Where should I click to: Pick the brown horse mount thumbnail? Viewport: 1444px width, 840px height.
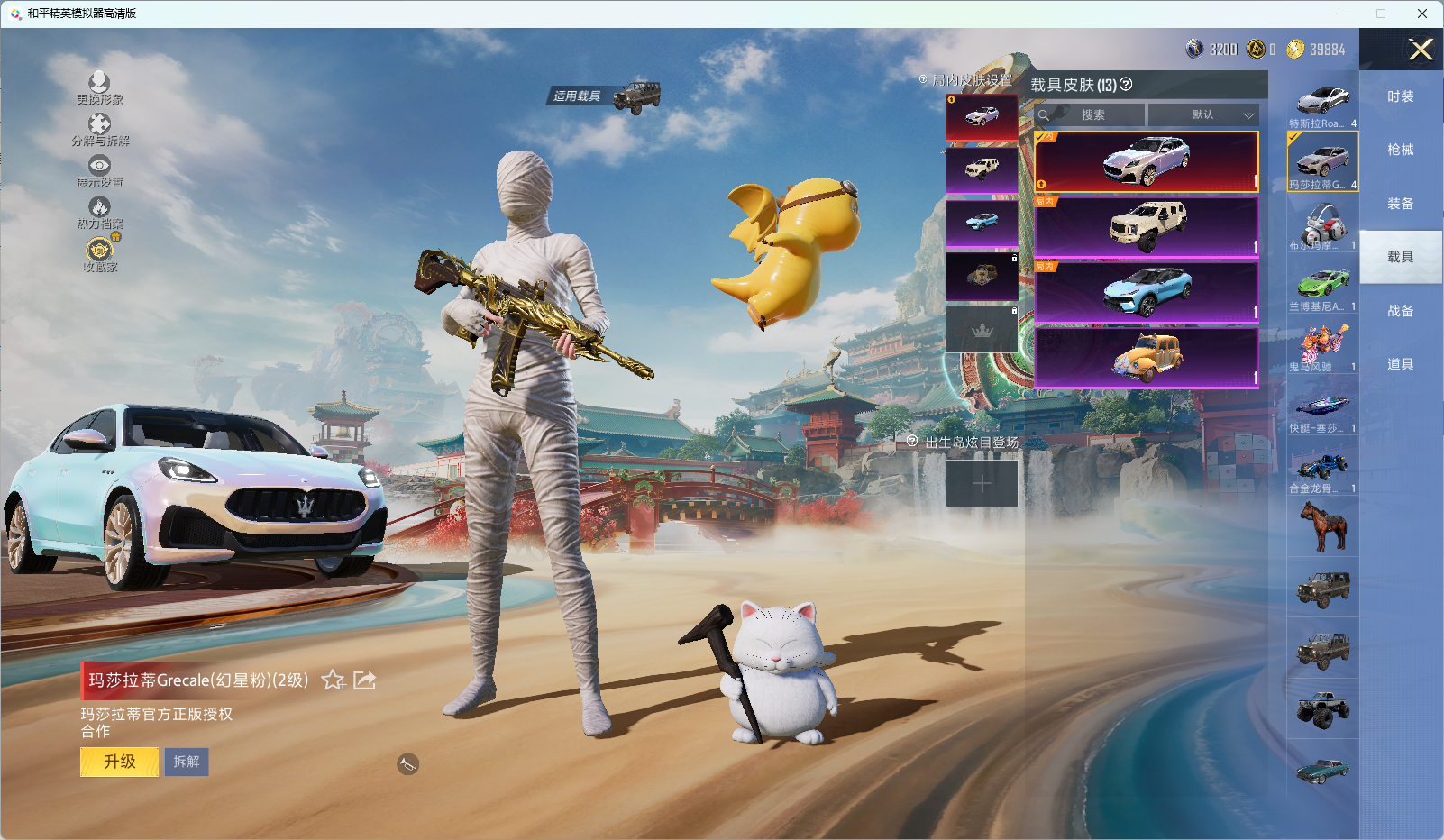(1322, 525)
